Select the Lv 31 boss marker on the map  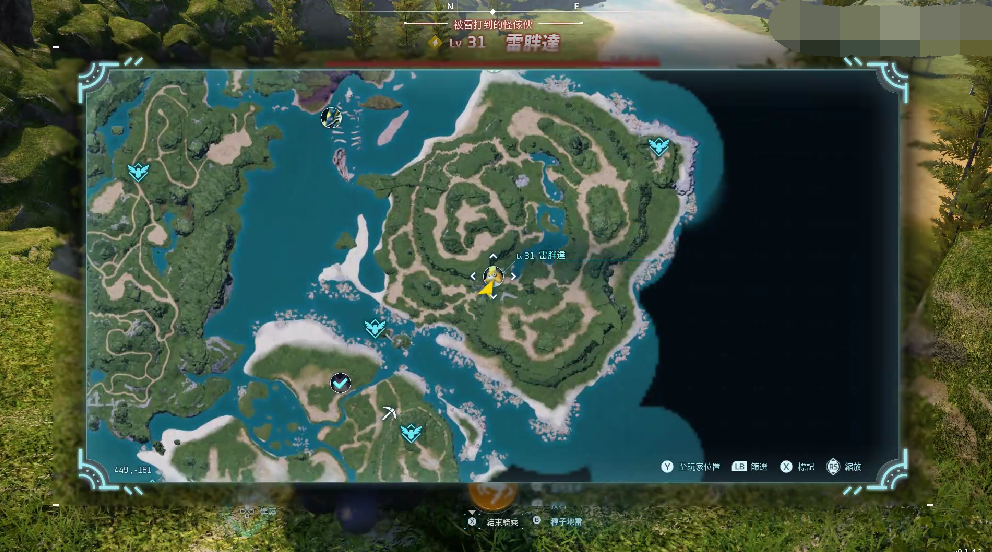(x=492, y=276)
